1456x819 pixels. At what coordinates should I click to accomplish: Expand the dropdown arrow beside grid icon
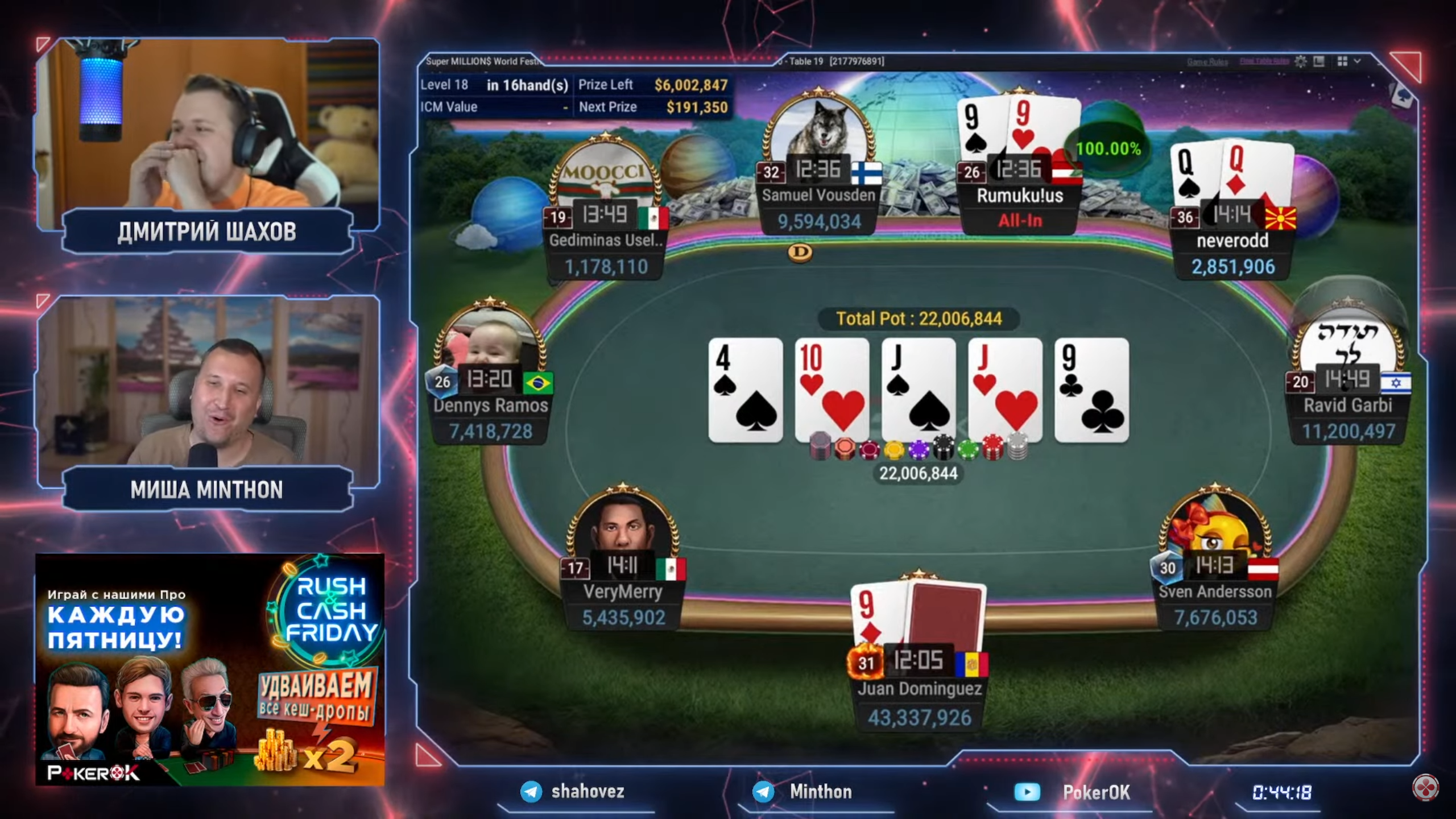1357,61
